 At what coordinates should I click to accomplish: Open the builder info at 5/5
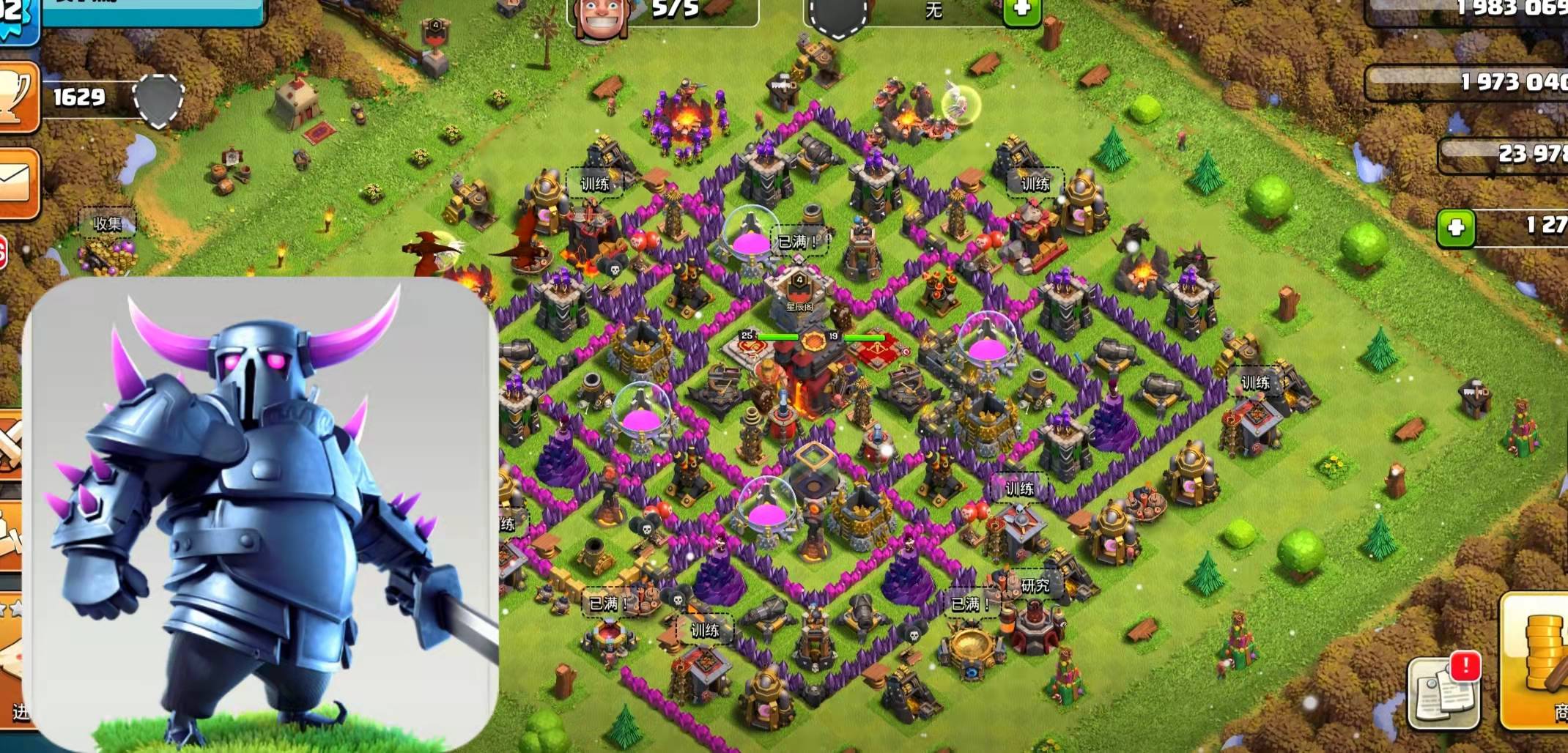(x=662, y=11)
